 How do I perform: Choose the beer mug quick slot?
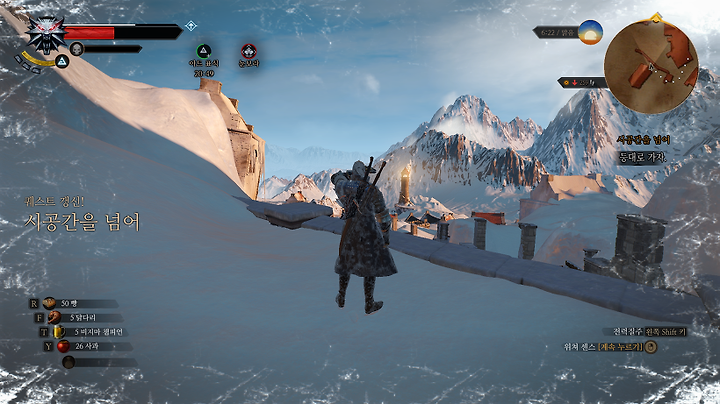pyautogui.click(x=59, y=332)
